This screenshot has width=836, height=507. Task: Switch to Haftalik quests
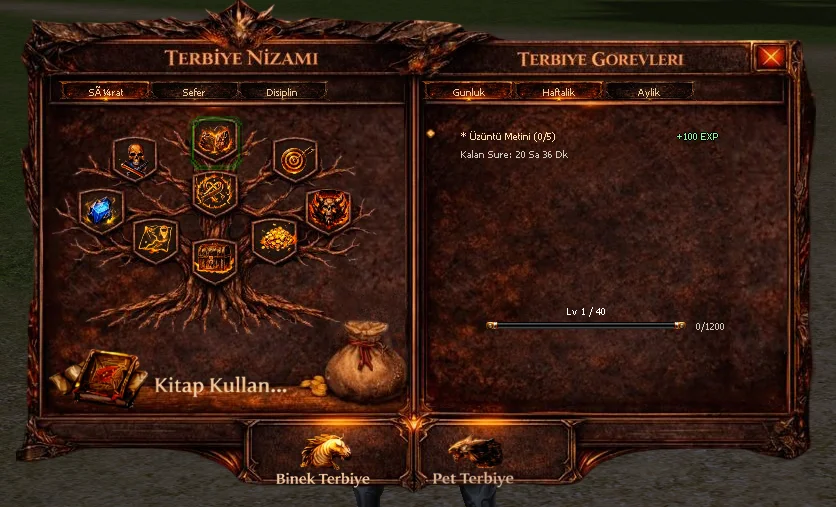click(x=558, y=91)
